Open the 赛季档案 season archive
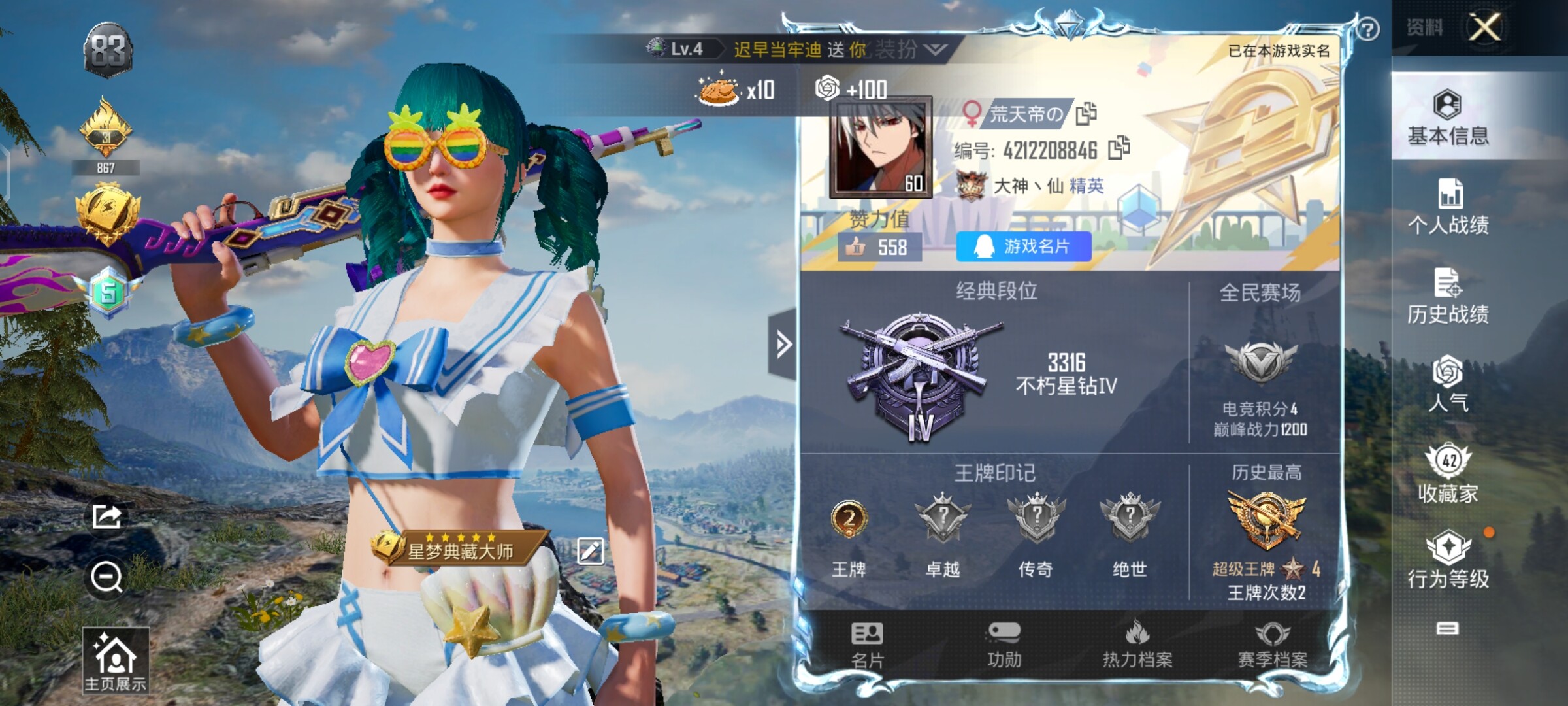 [1273, 645]
